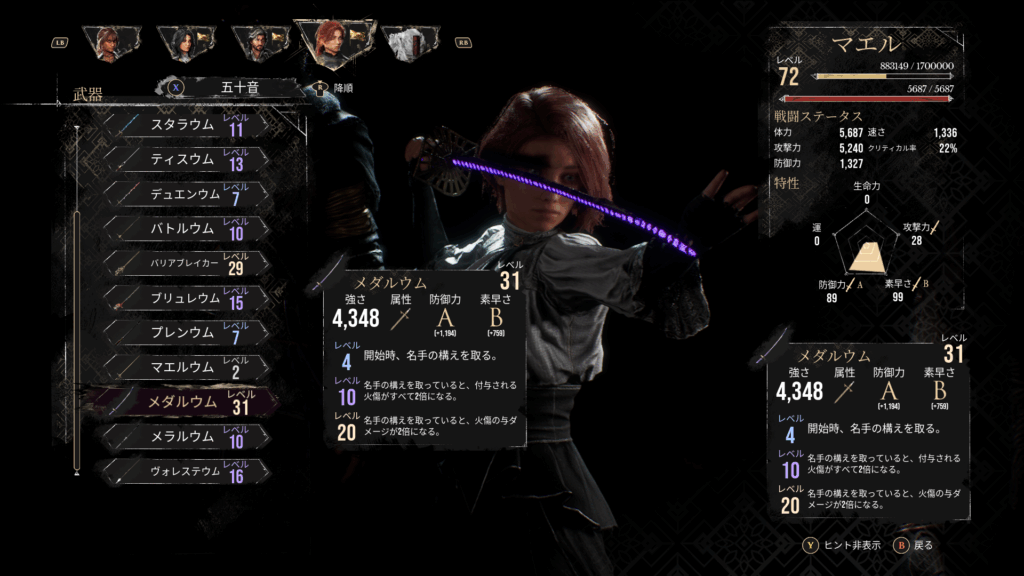The width and height of the screenshot is (1024, 576).
Task: Pick the ブレンウム weapon
Action: [x=185, y=333]
